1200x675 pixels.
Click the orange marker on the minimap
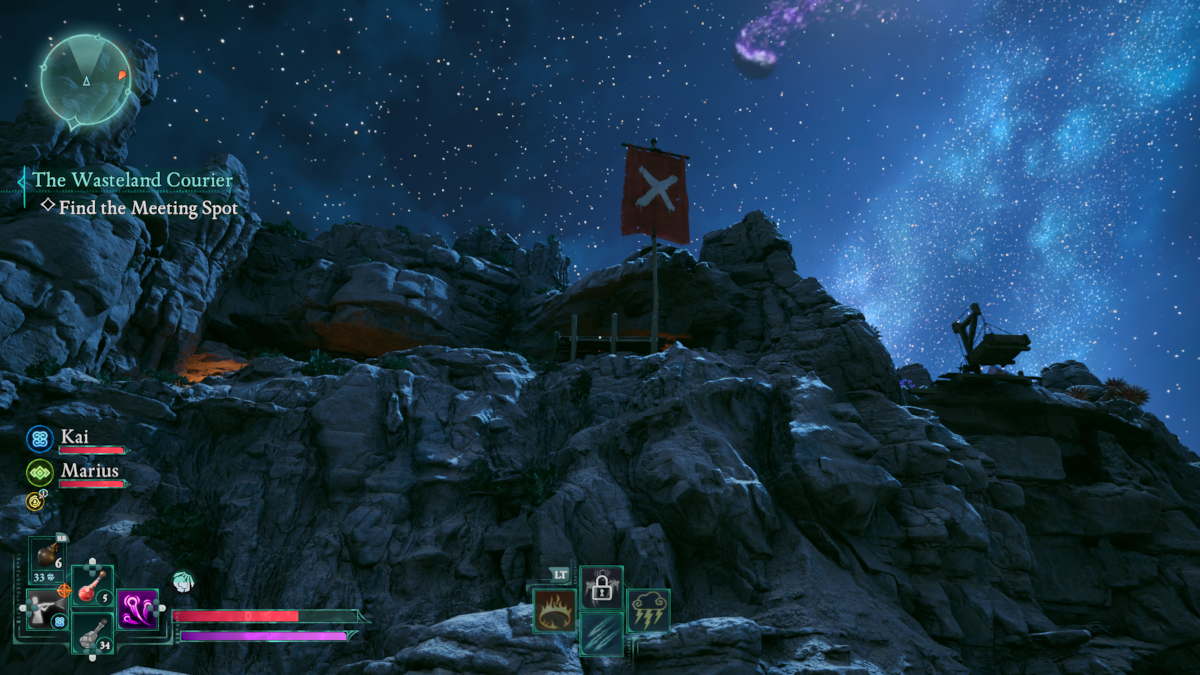[x=122, y=75]
